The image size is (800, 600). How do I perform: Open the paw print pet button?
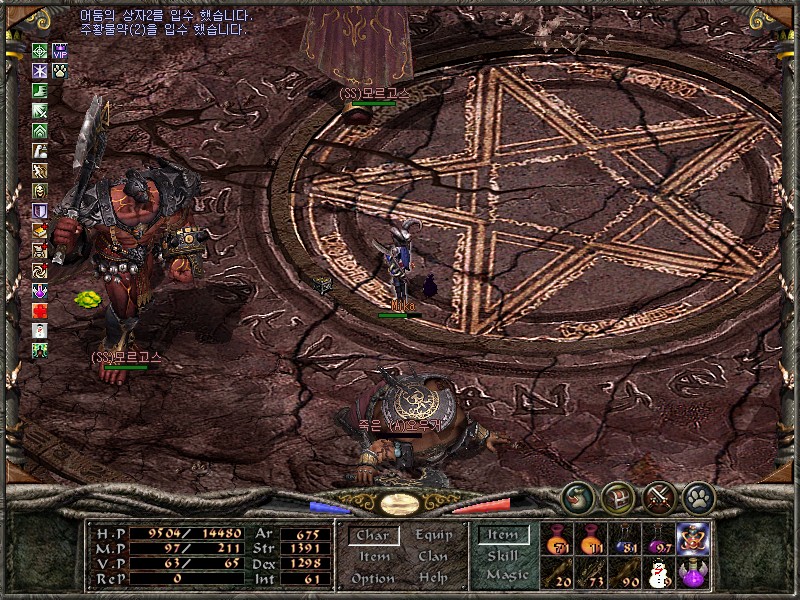click(697, 497)
